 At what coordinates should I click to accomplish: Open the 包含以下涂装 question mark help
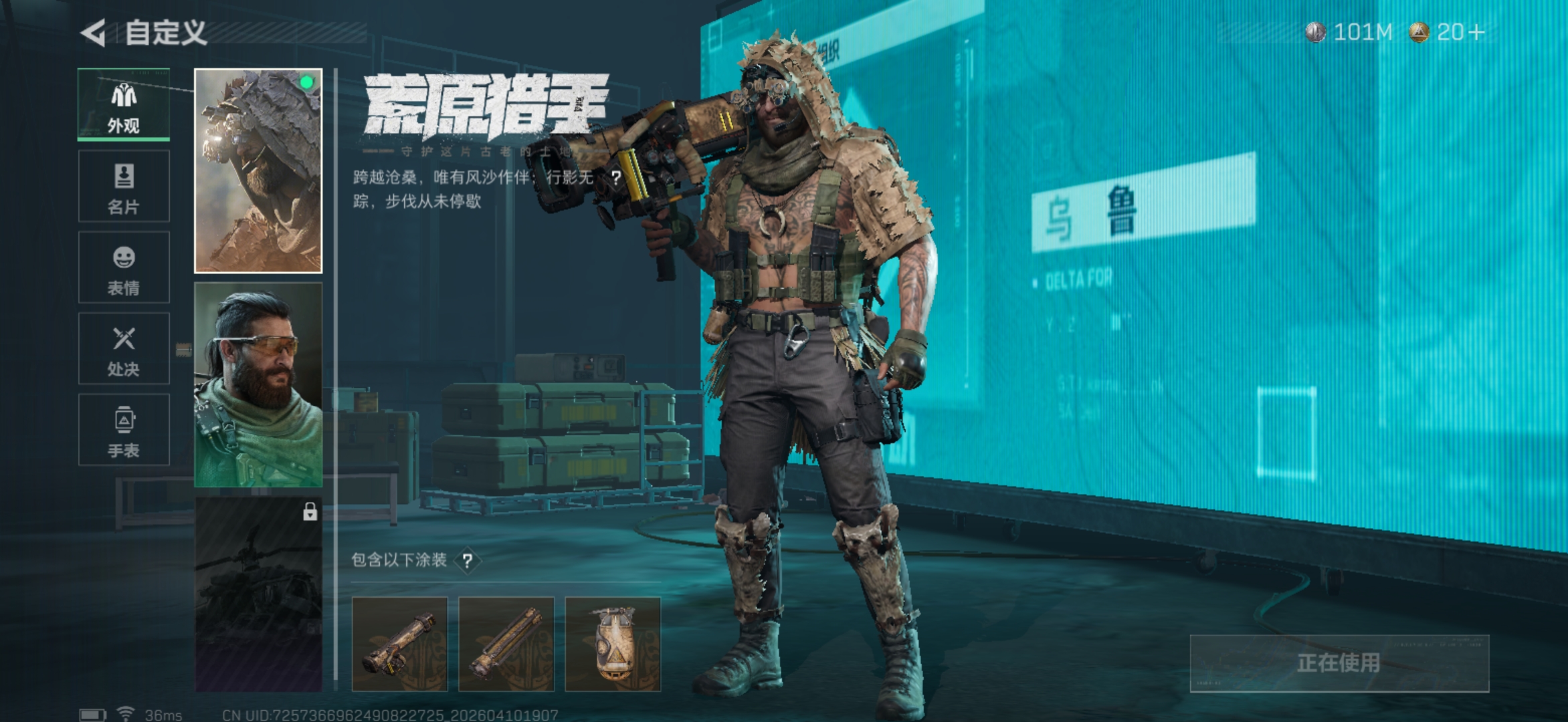468,561
